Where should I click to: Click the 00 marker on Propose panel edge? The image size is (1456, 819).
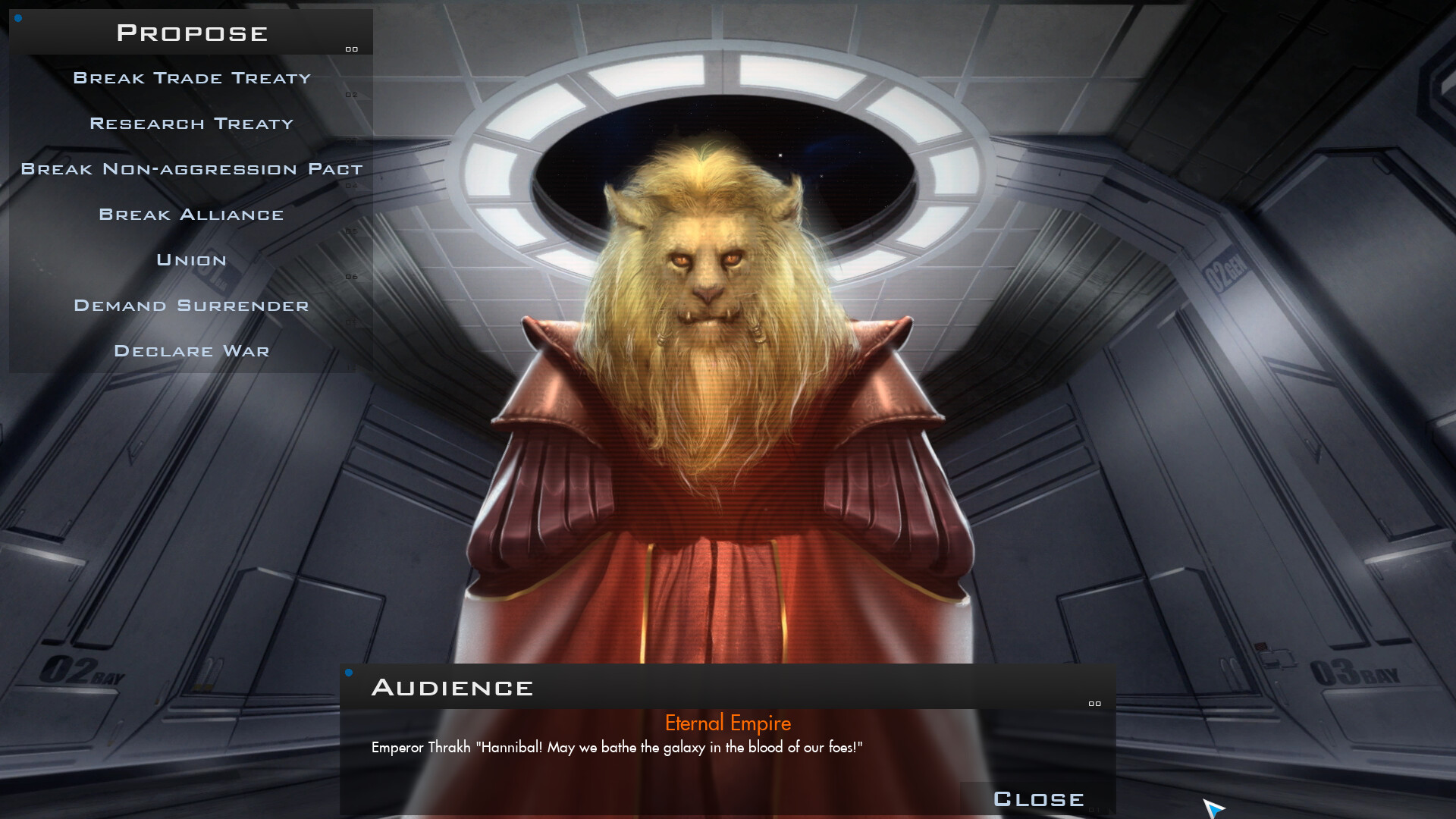pyautogui.click(x=351, y=49)
